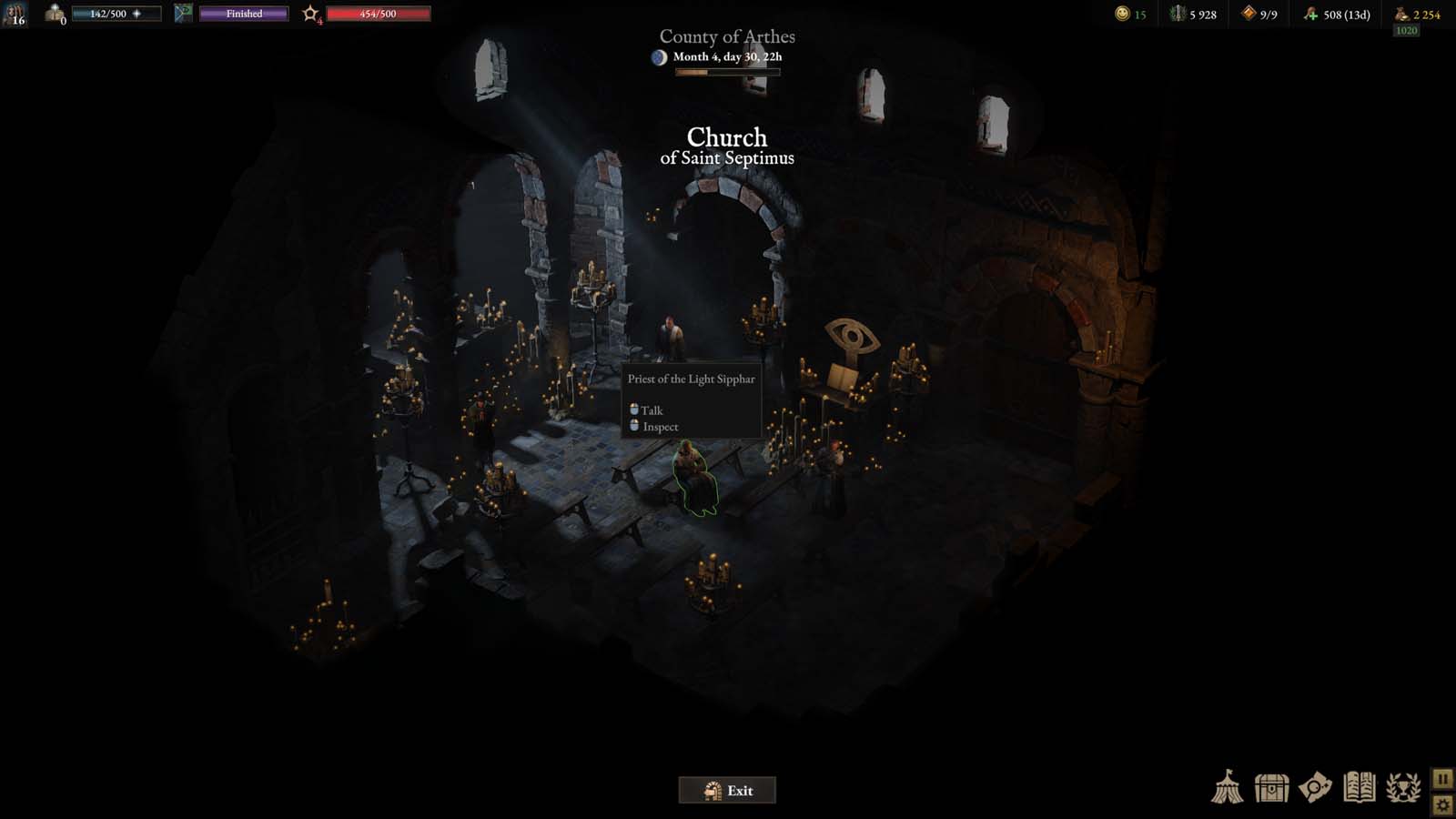1456x819 pixels.
Task: Click the sword and laurel strength icon
Action: 1178,14
